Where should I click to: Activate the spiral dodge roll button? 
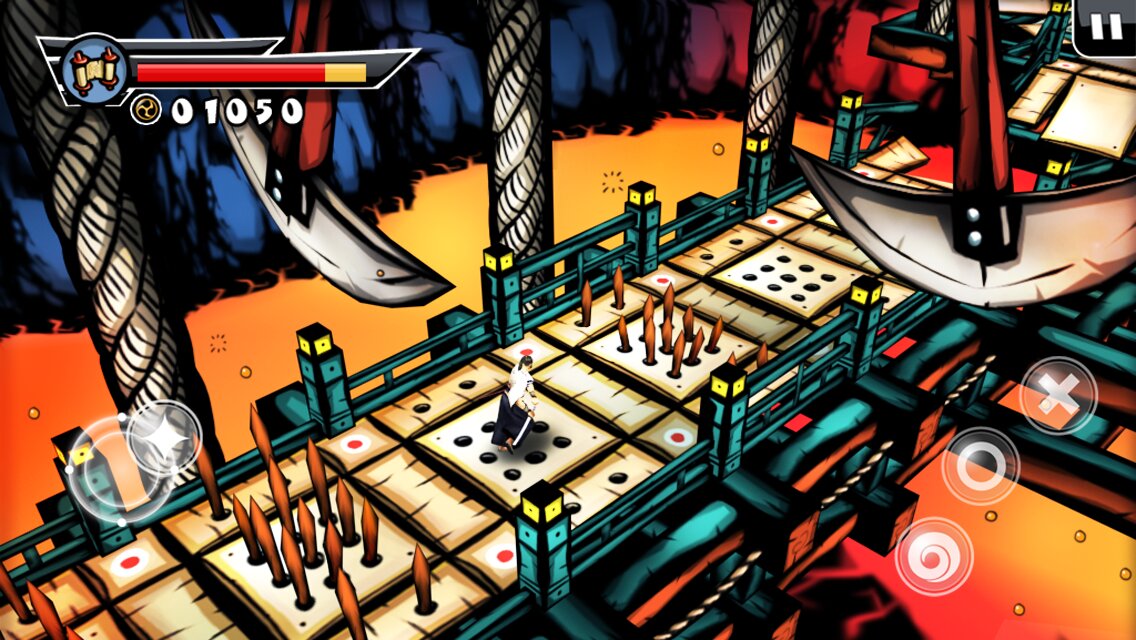point(934,556)
